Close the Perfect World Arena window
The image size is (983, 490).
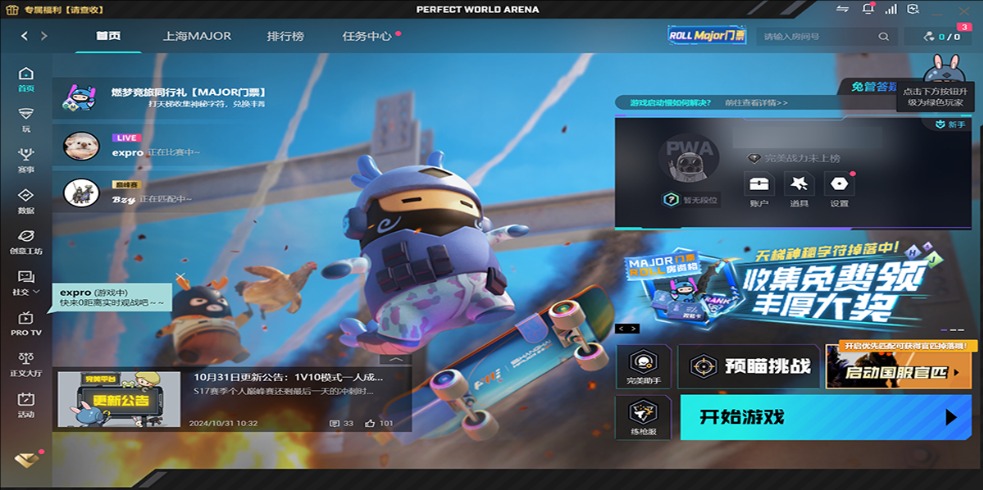(x=963, y=9)
